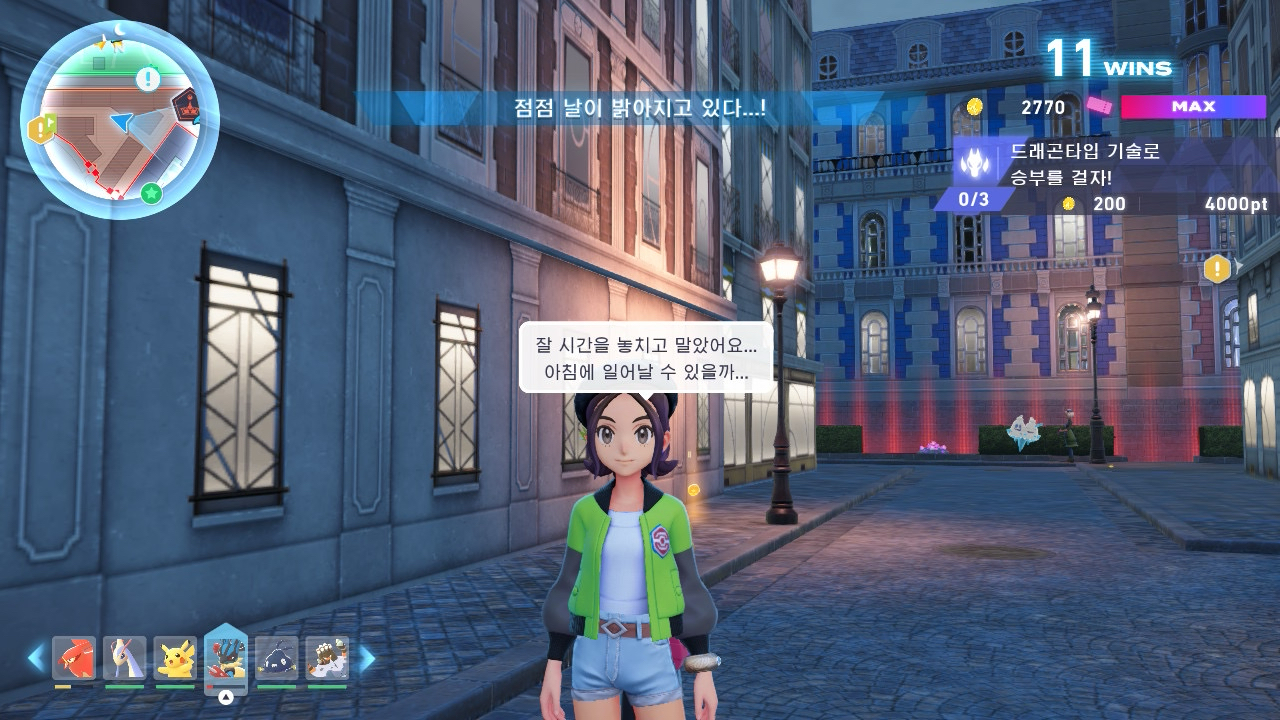
Task: Cycle party left with the blue arrow
Action: point(36,658)
